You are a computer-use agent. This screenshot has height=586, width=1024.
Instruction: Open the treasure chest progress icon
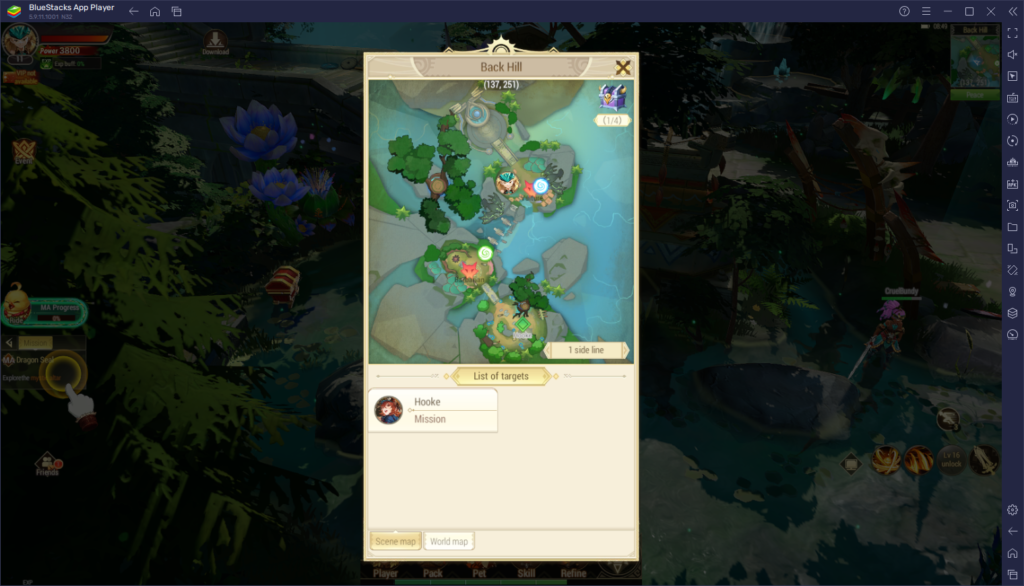pyautogui.click(x=612, y=98)
